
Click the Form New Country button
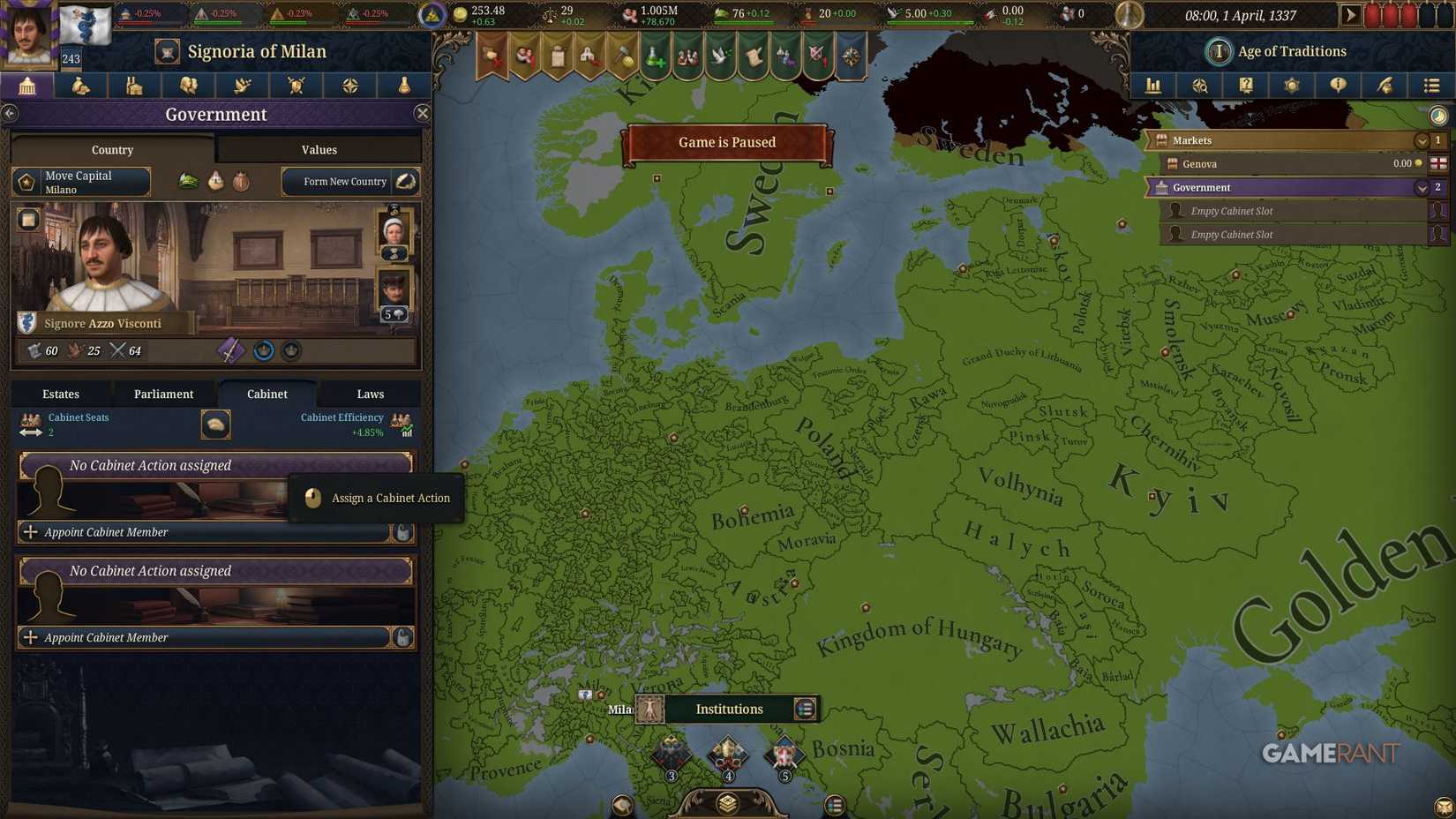coord(345,181)
